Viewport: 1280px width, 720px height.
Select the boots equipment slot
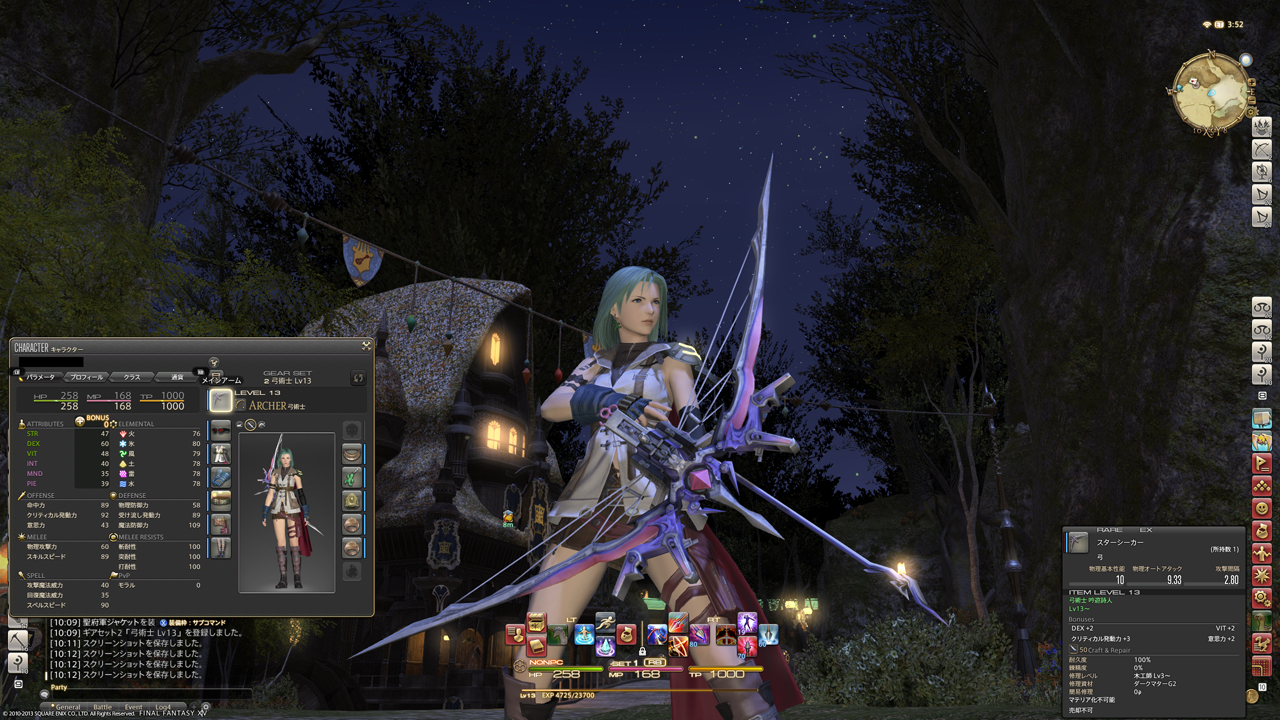click(x=221, y=548)
